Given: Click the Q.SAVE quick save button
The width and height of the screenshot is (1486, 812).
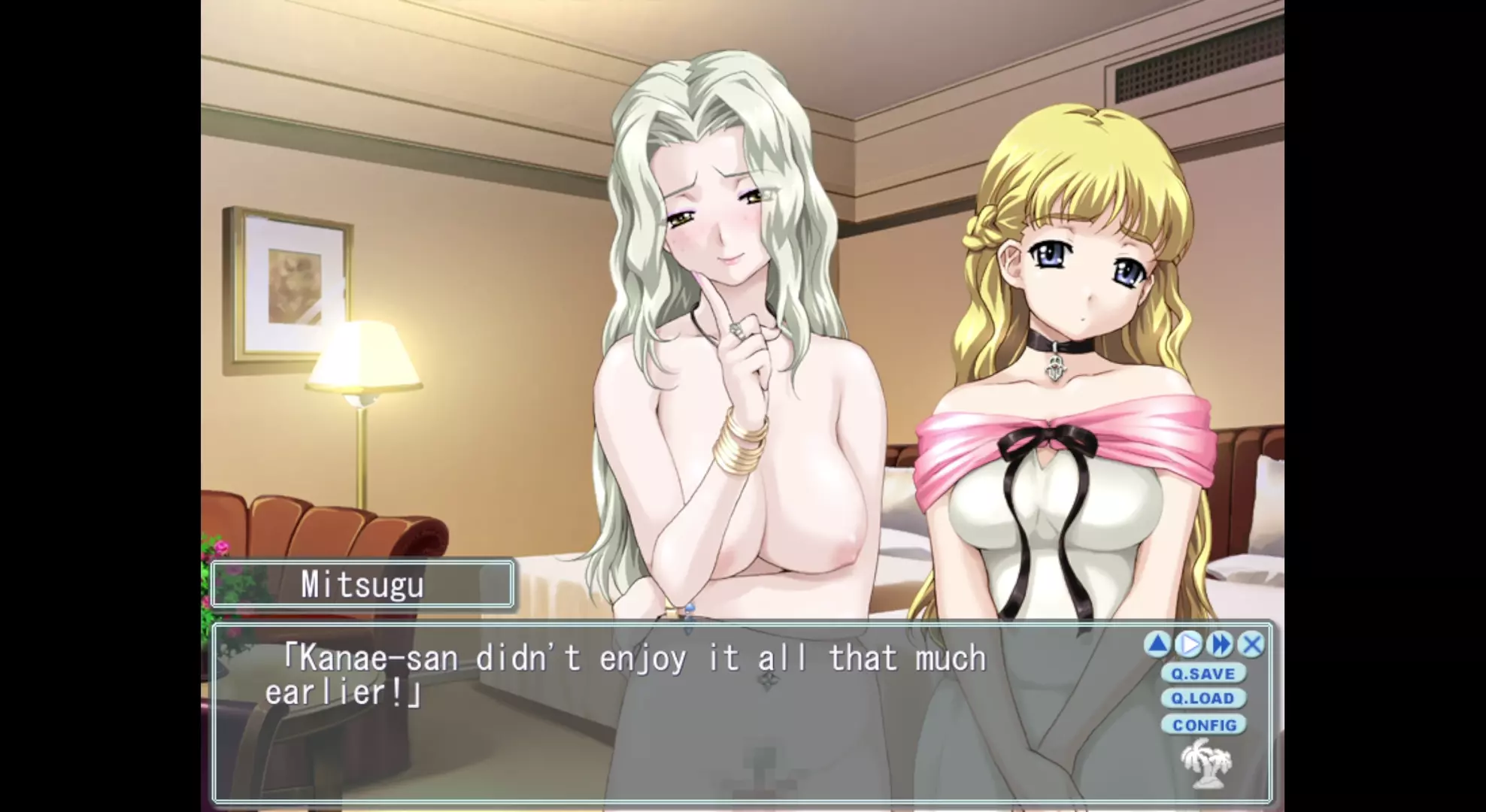Looking at the screenshot, I should pyautogui.click(x=1203, y=673).
